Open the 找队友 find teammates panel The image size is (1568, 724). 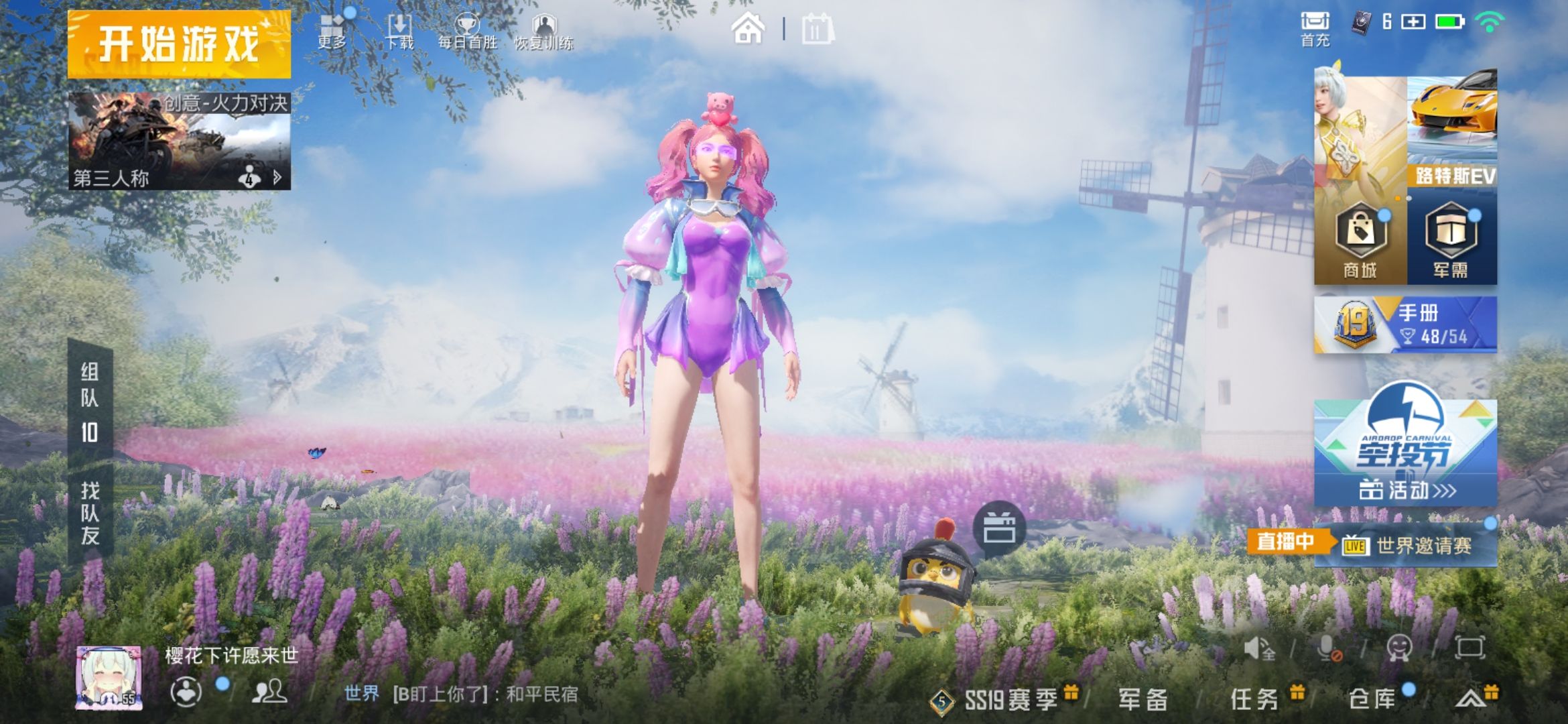click(90, 513)
